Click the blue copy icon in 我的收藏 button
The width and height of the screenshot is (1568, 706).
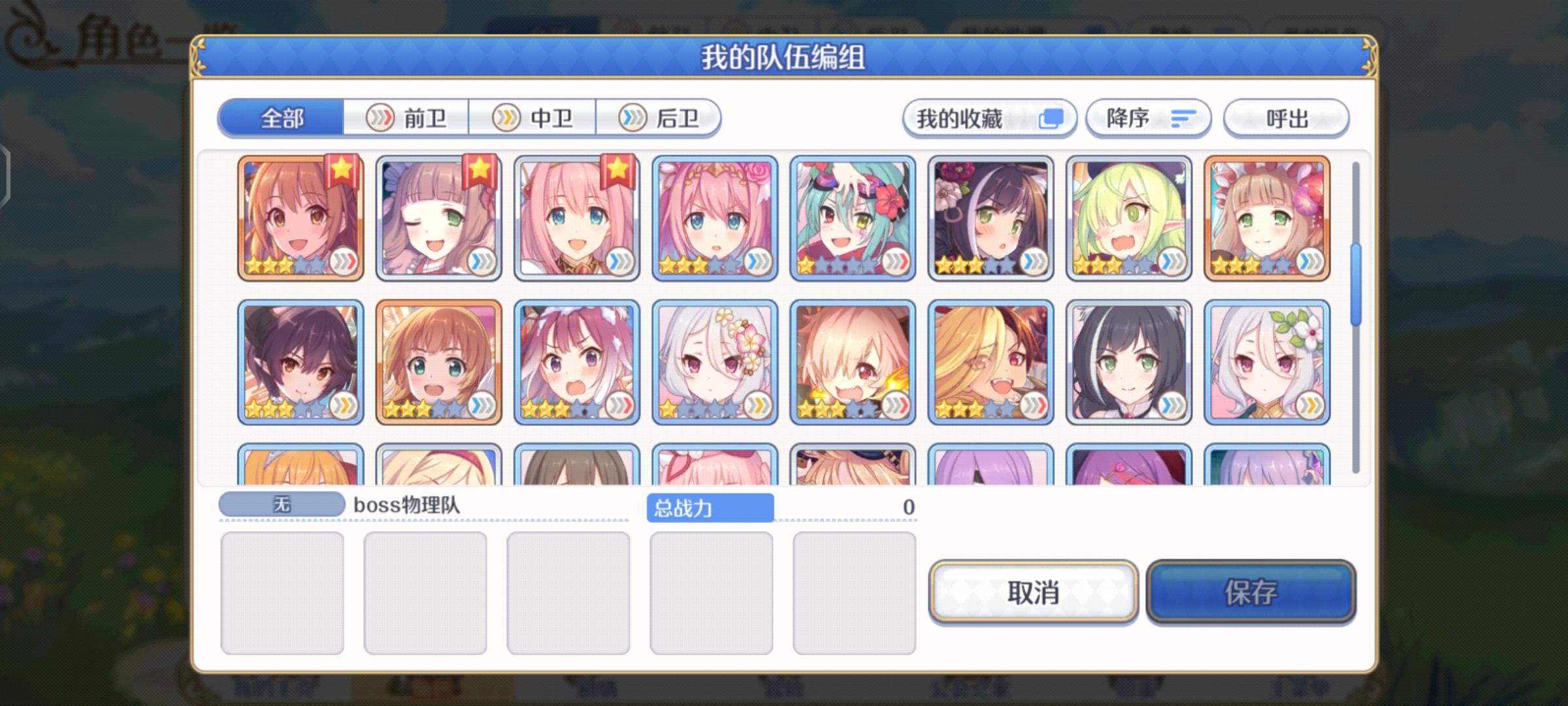pos(1050,118)
